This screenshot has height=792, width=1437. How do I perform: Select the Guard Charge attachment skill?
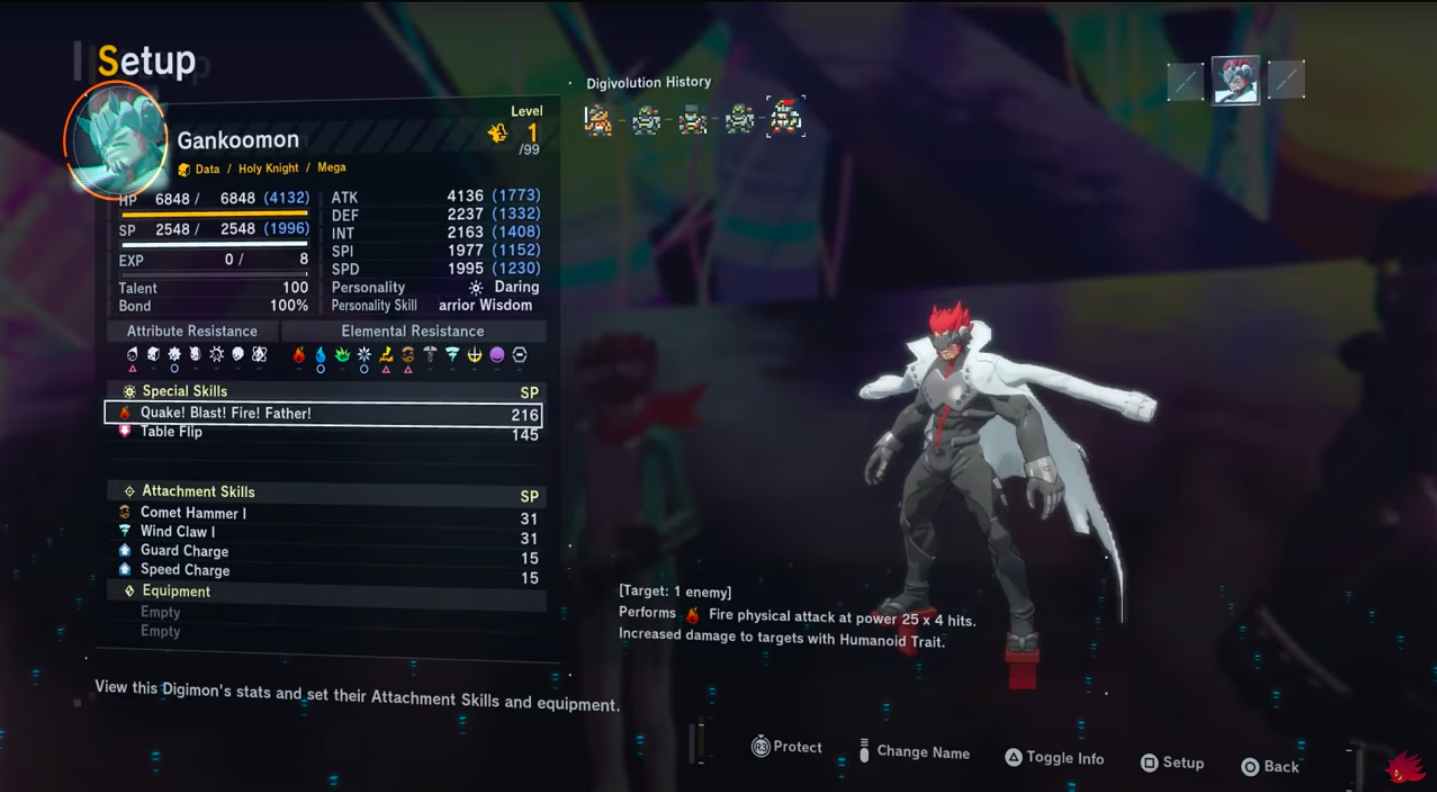pos(185,551)
